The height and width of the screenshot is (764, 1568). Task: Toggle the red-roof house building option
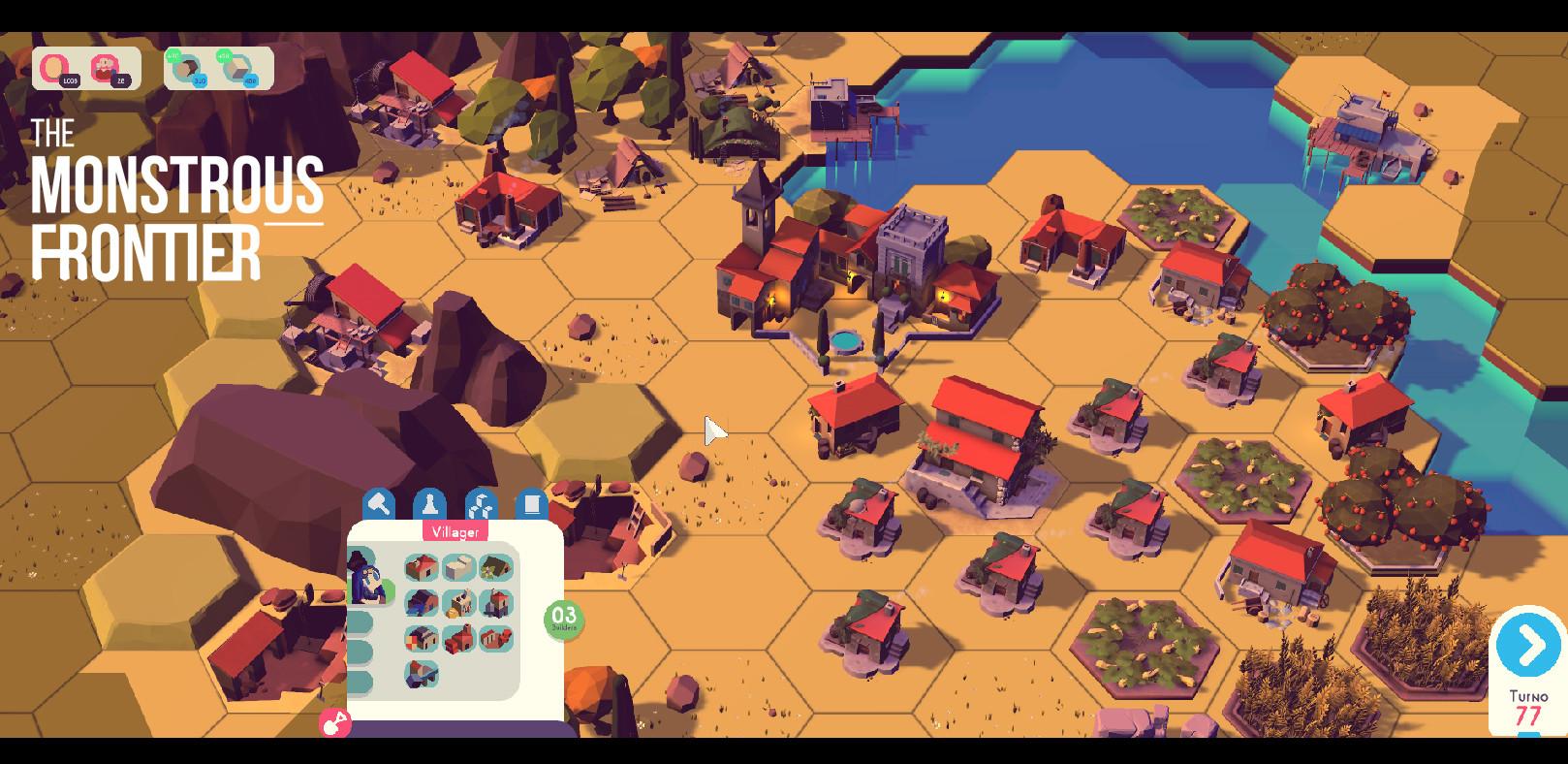click(422, 567)
